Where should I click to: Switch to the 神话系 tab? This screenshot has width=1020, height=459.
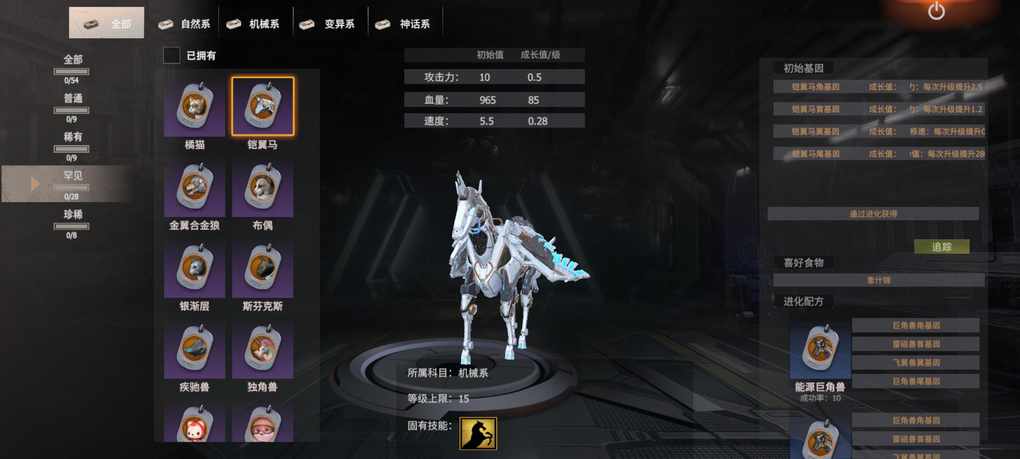point(407,23)
